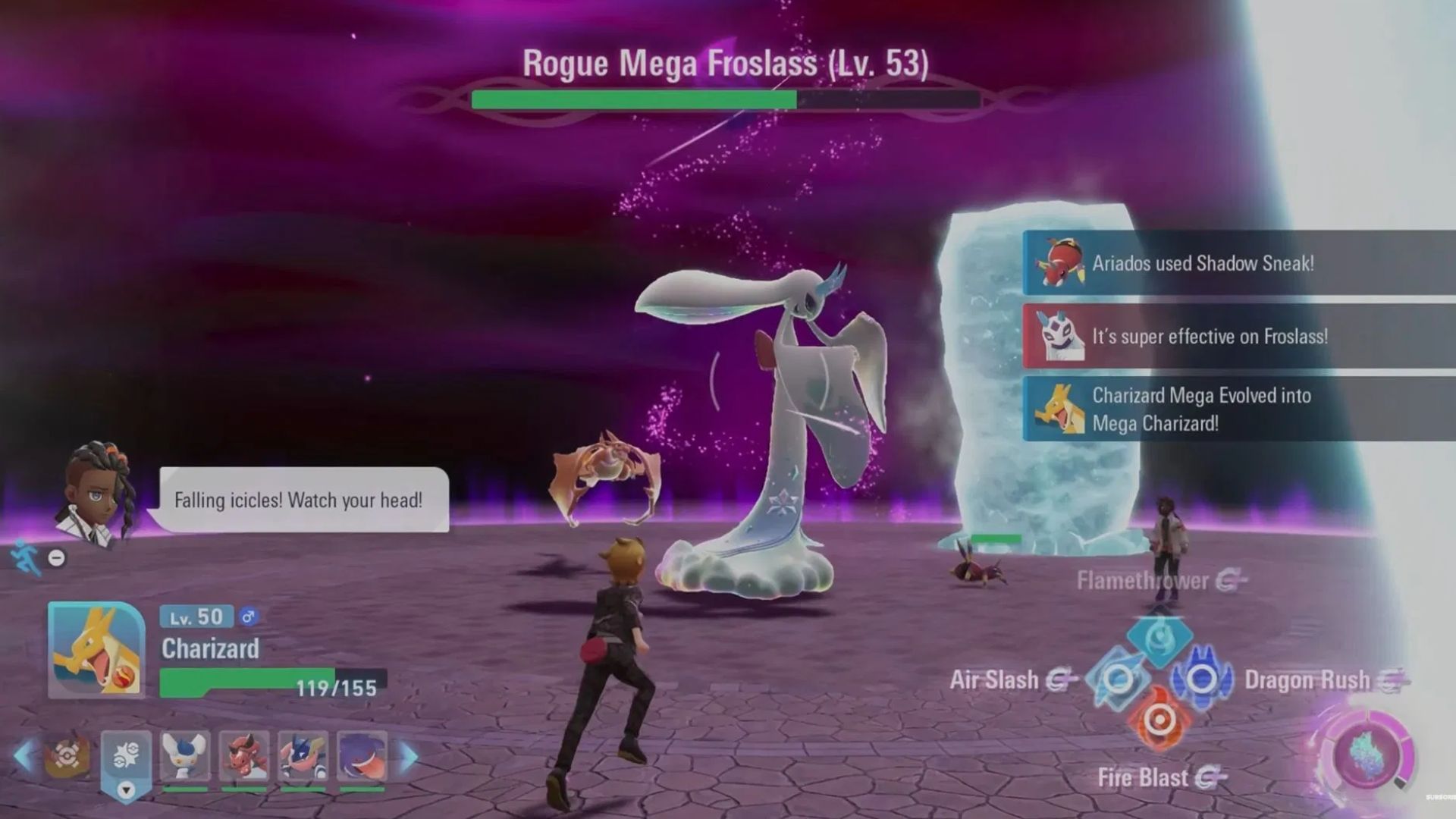The height and width of the screenshot is (819, 1456).
Task: Click the right arrow of the party bar
Action: 409,756
